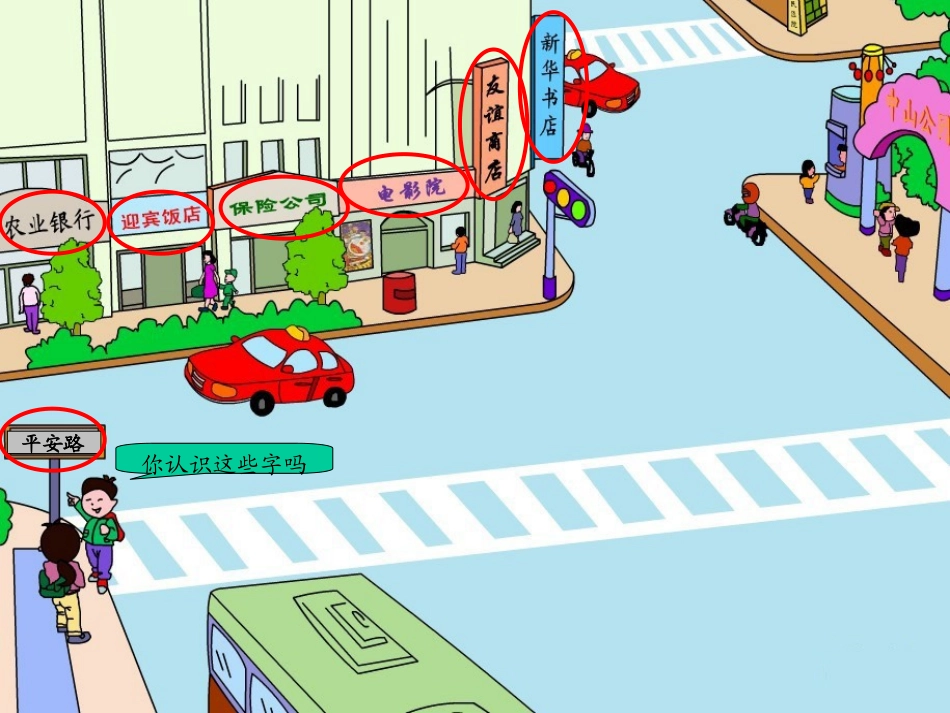Pick the circled 电影院 sign

(x=406, y=187)
